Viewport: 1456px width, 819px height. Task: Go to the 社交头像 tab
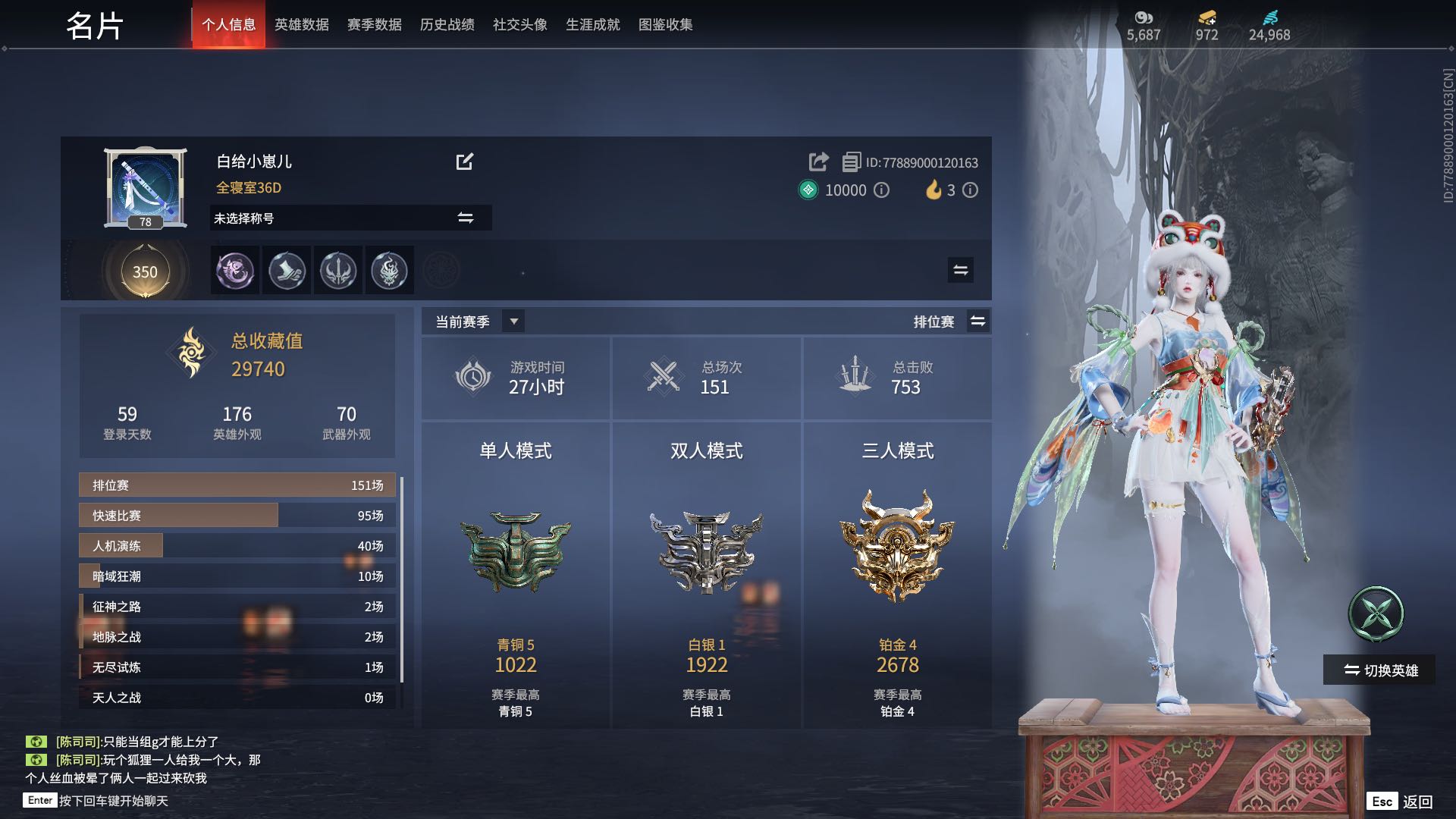519,25
